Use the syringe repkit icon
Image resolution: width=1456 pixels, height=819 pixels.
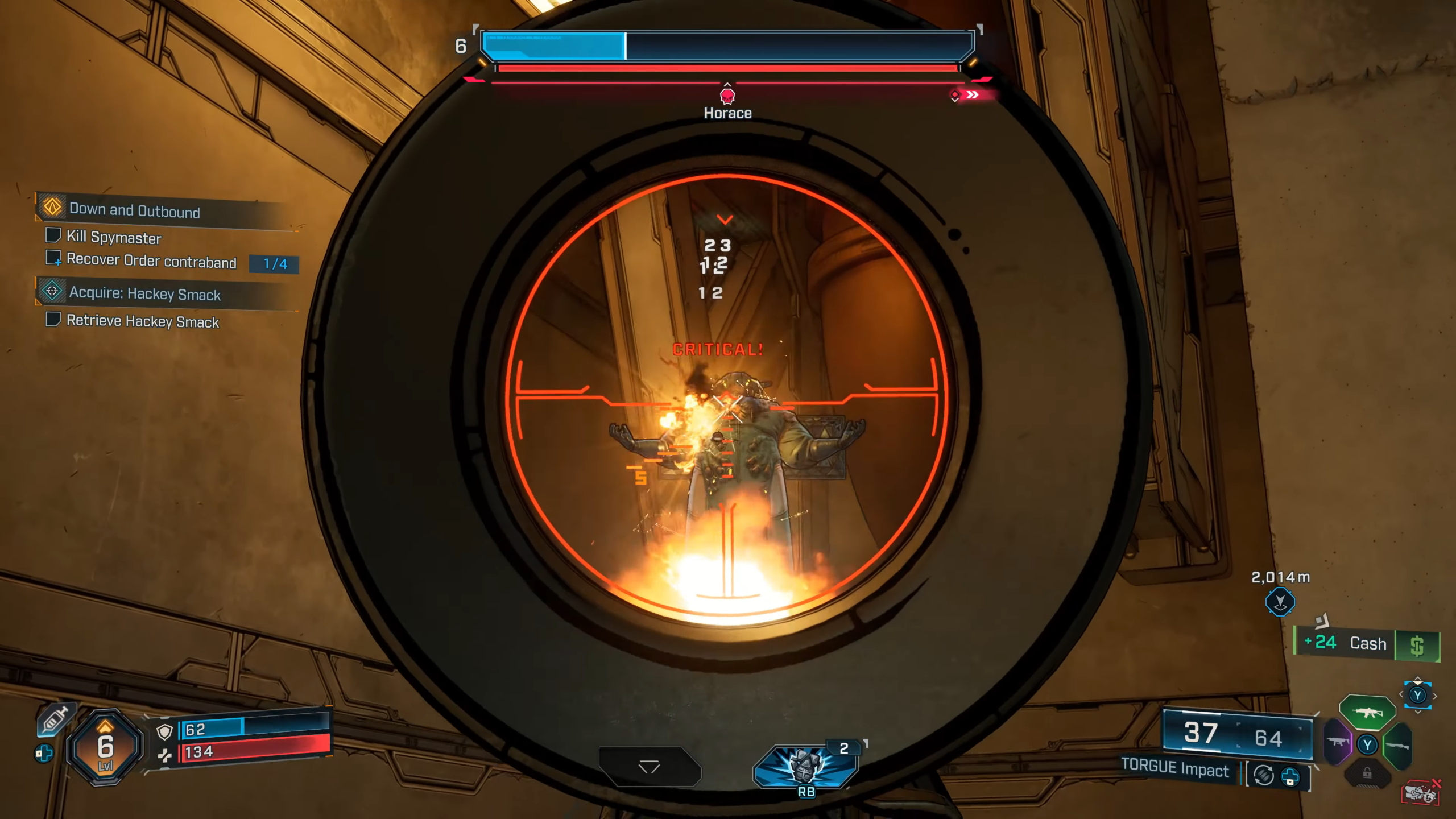[55, 719]
